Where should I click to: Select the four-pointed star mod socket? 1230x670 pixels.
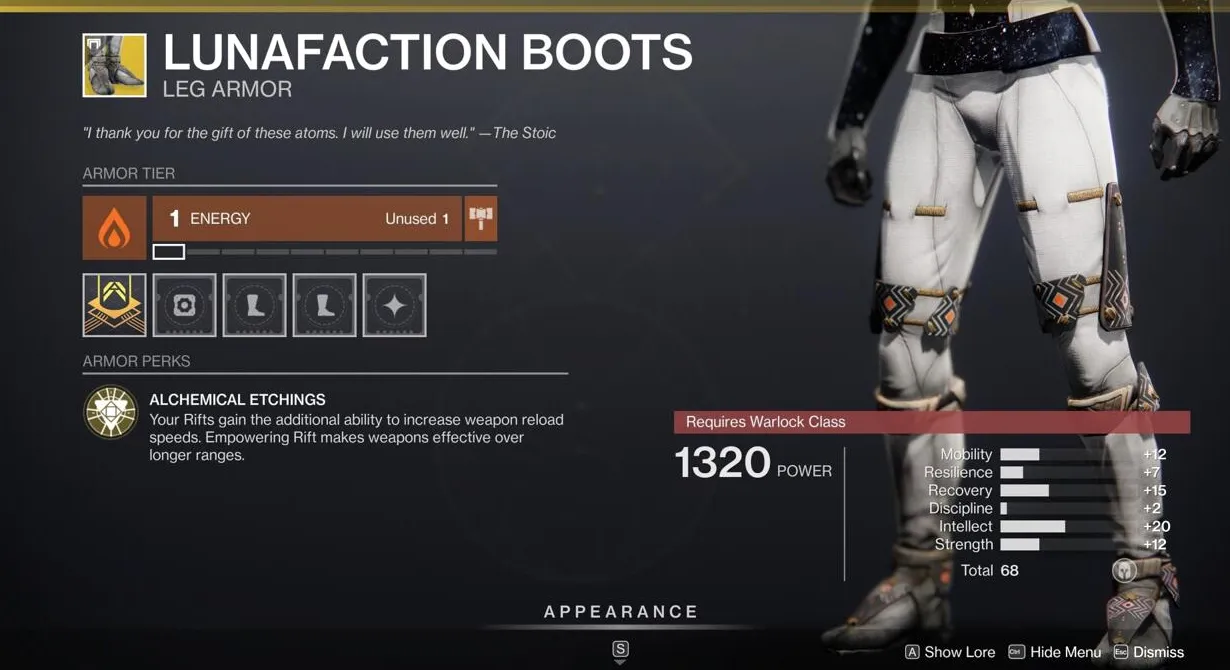[395, 305]
